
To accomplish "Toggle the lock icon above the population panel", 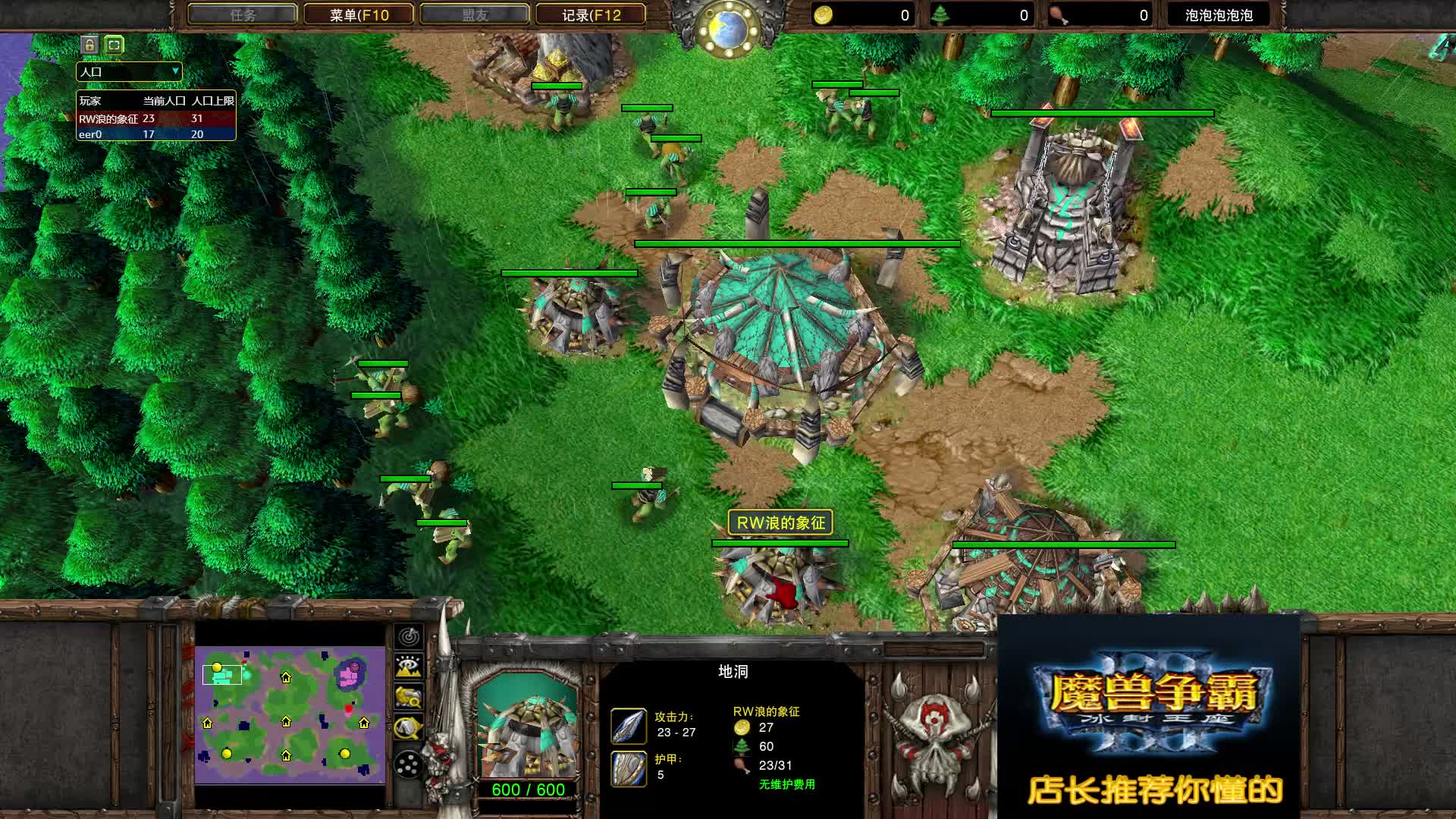I will point(89,45).
